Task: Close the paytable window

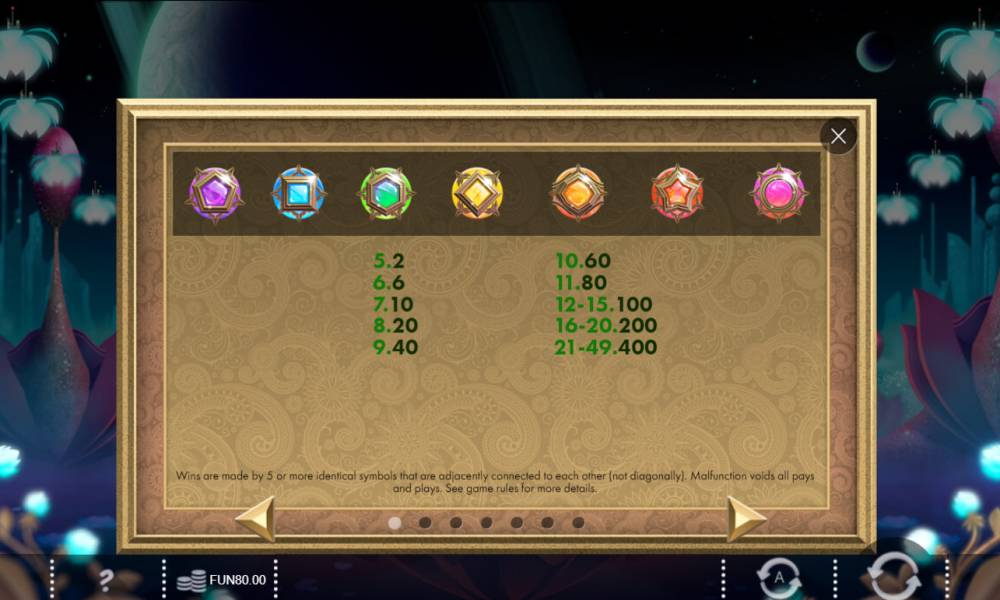Action: tap(838, 136)
